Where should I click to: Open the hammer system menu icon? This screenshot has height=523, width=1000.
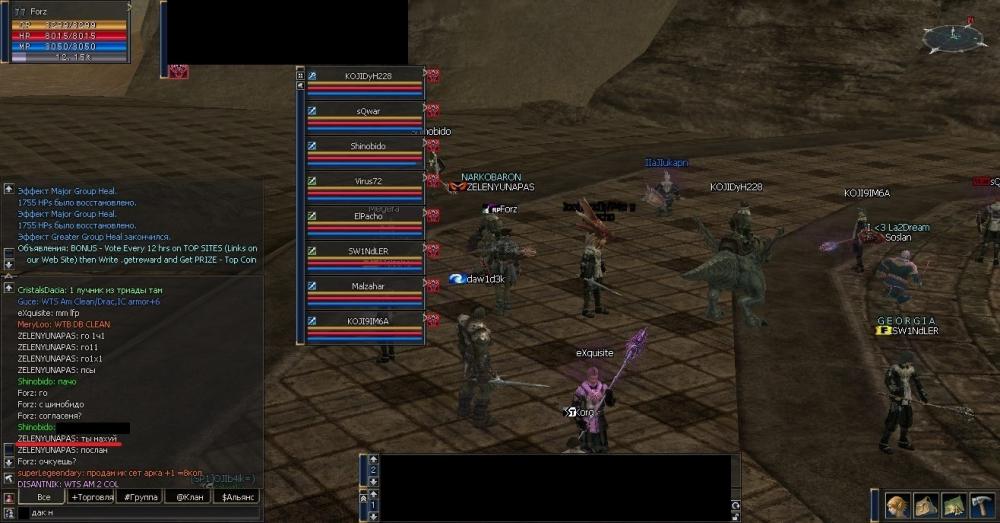pos(980,504)
